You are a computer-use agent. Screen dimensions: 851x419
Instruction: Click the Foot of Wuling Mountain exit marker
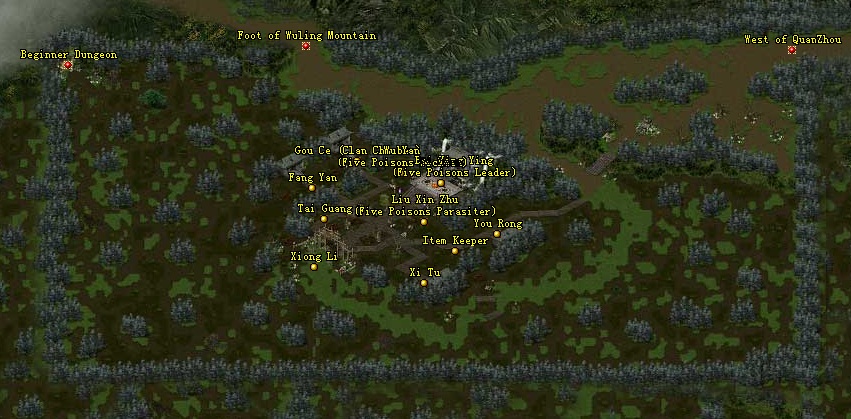pos(306,46)
